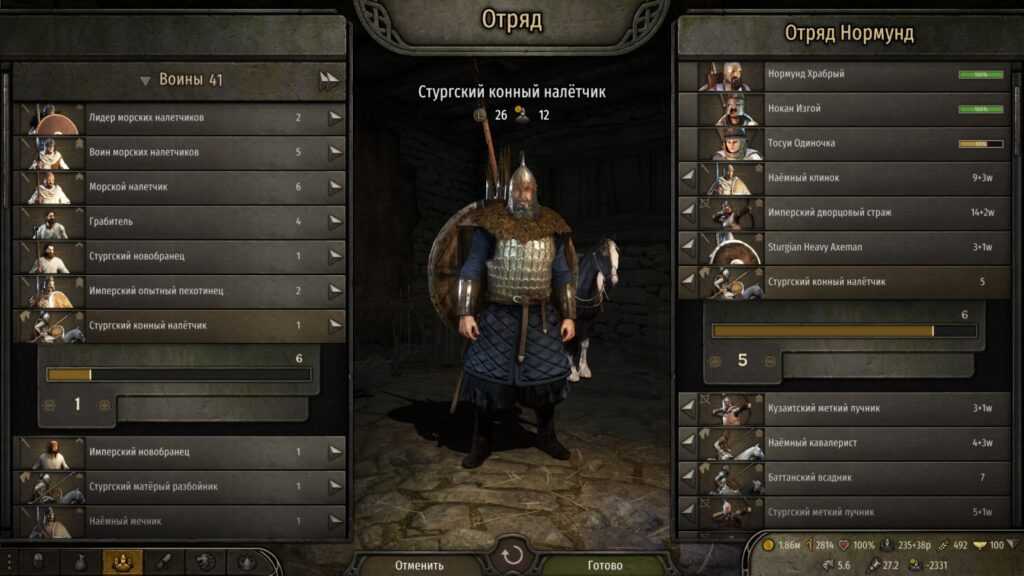Select Лидер морских налетчиков troop row
This screenshot has width=1024, height=576.
click(x=180, y=118)
